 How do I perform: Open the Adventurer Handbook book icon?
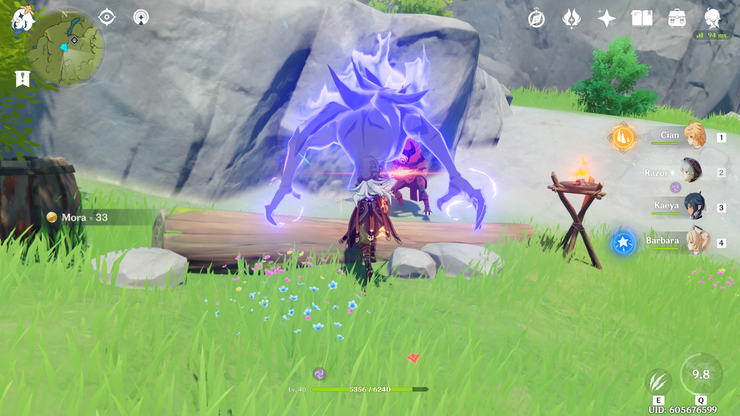[x=642, y=18]
